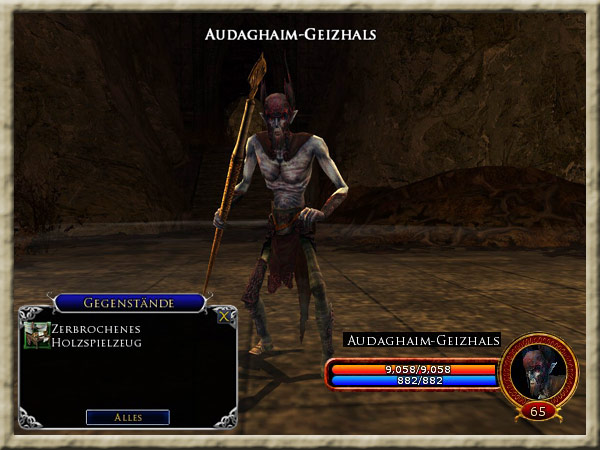Close the Gegenstände loot window
The width and height of the screenshot is (600, 450).
[225, 315]
